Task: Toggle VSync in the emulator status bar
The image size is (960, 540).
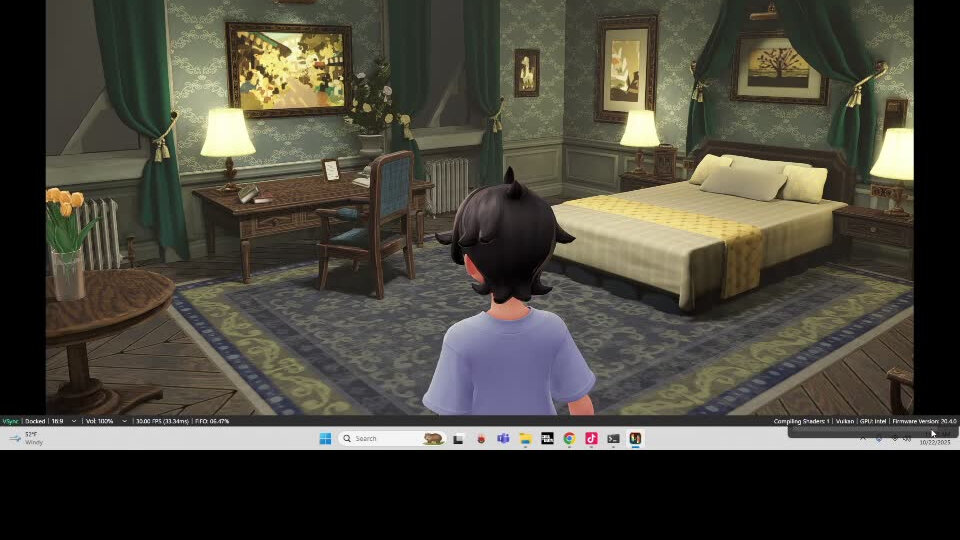Action: [x=10, y=421]
